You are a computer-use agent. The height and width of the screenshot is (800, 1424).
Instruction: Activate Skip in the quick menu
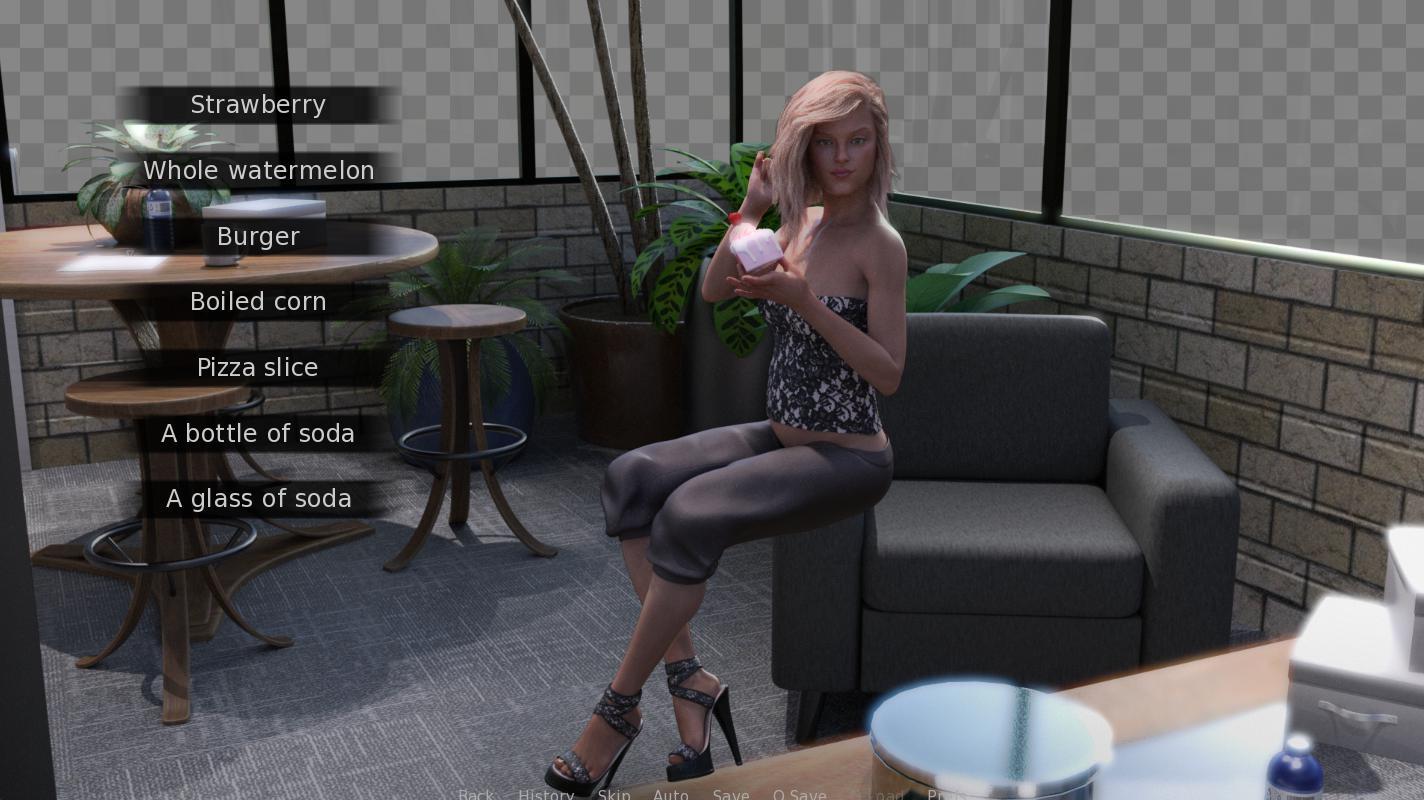pyautogui.click(x=614, y=795)
